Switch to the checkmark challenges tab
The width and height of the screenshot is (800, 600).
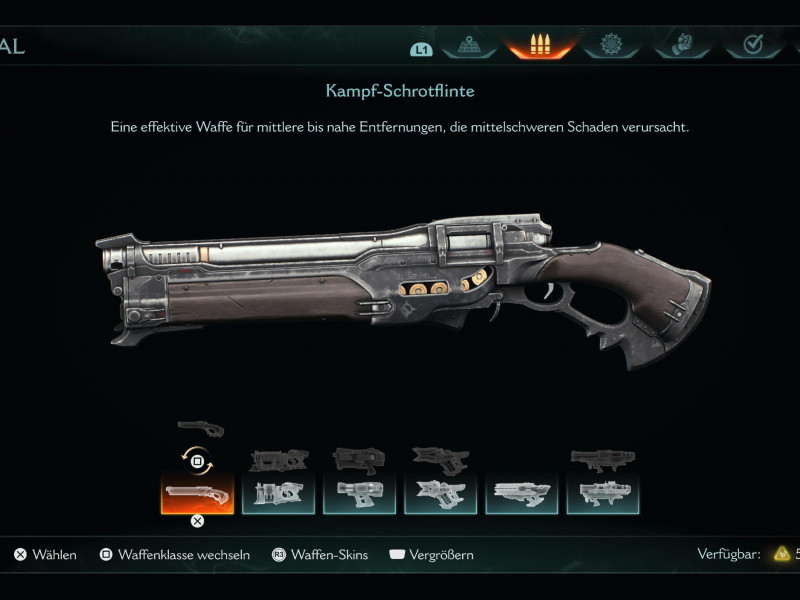754,45
